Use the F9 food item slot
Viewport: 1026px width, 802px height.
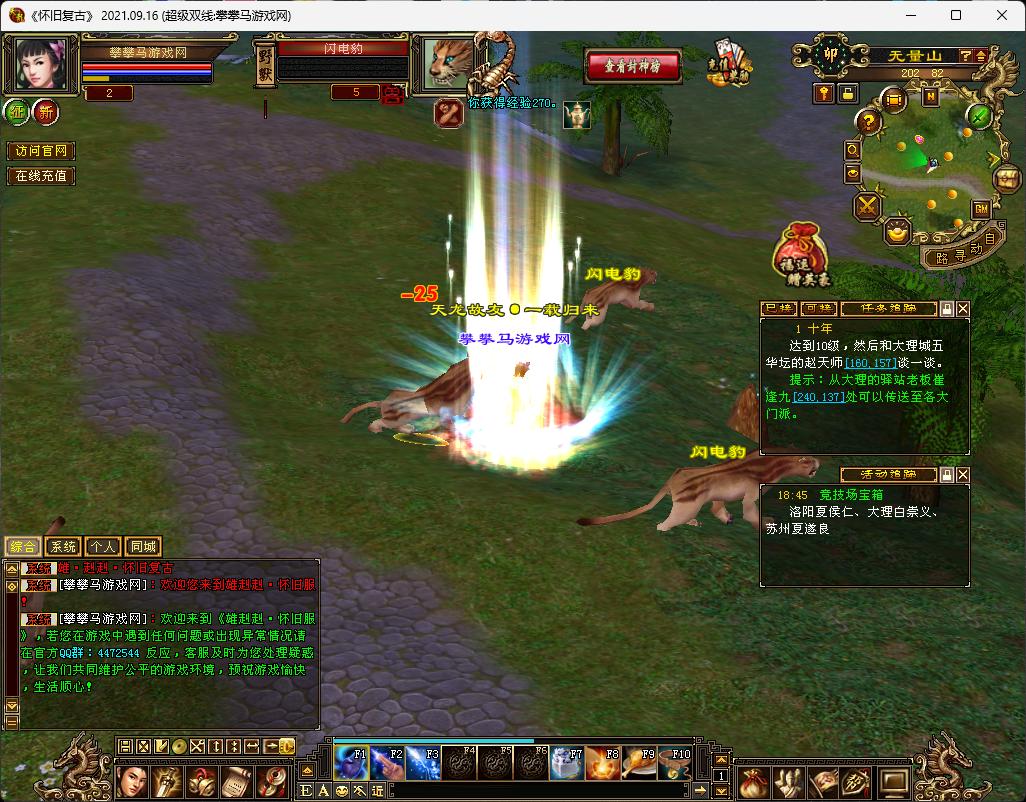637,764
